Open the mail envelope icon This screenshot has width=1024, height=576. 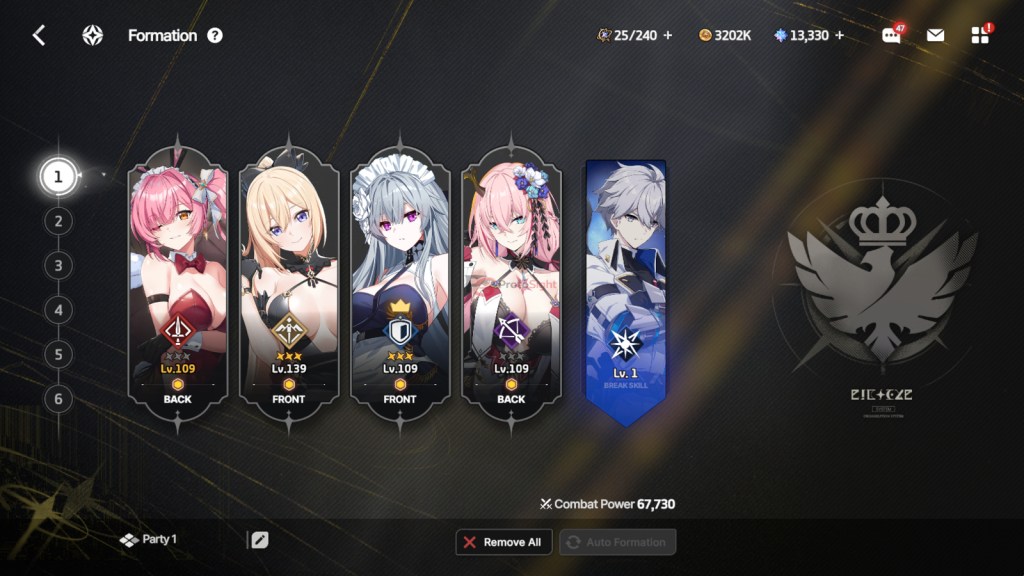[x=935, y=35]
